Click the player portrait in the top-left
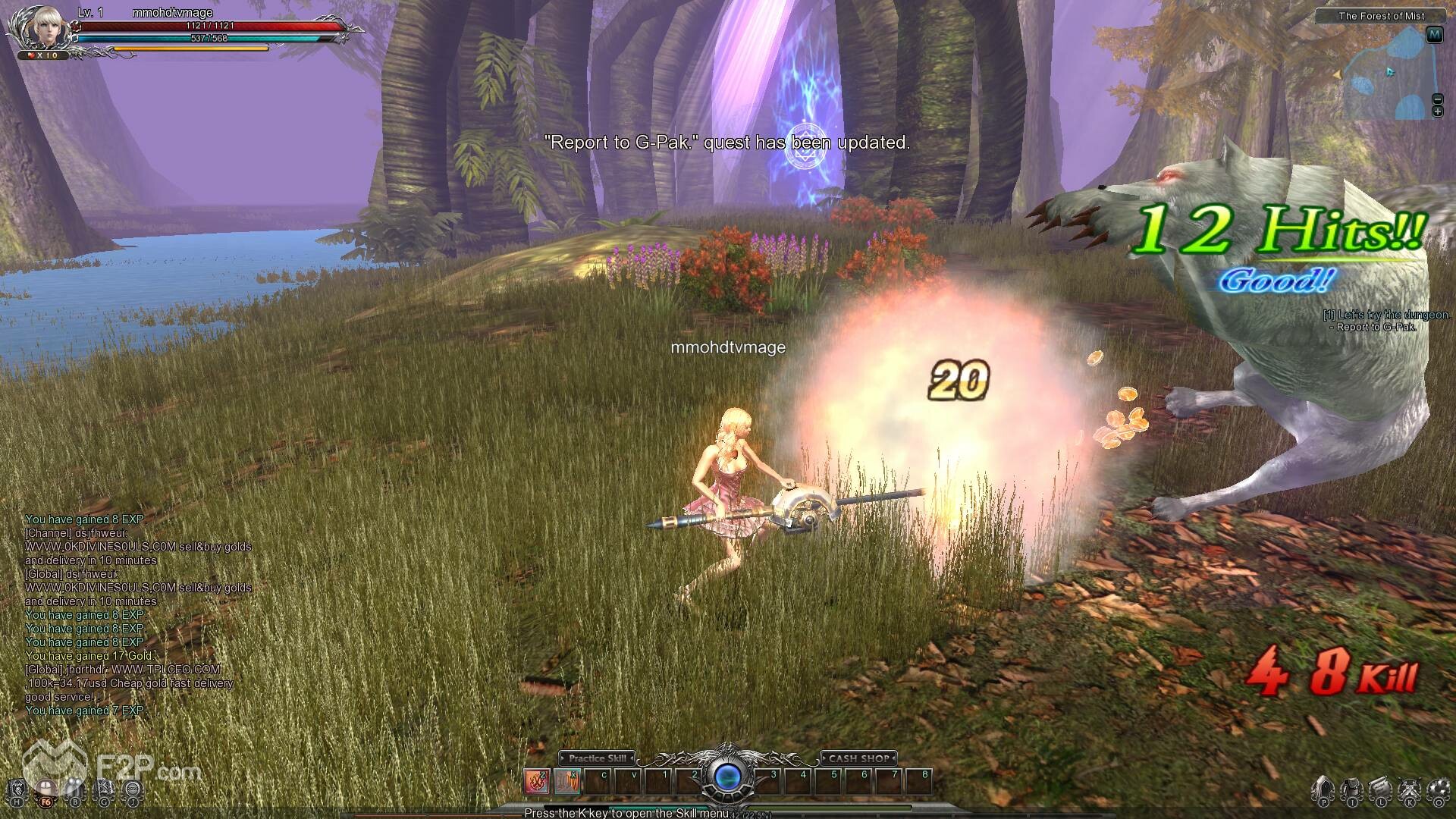Screen dimensions: 1456x819 39,27
